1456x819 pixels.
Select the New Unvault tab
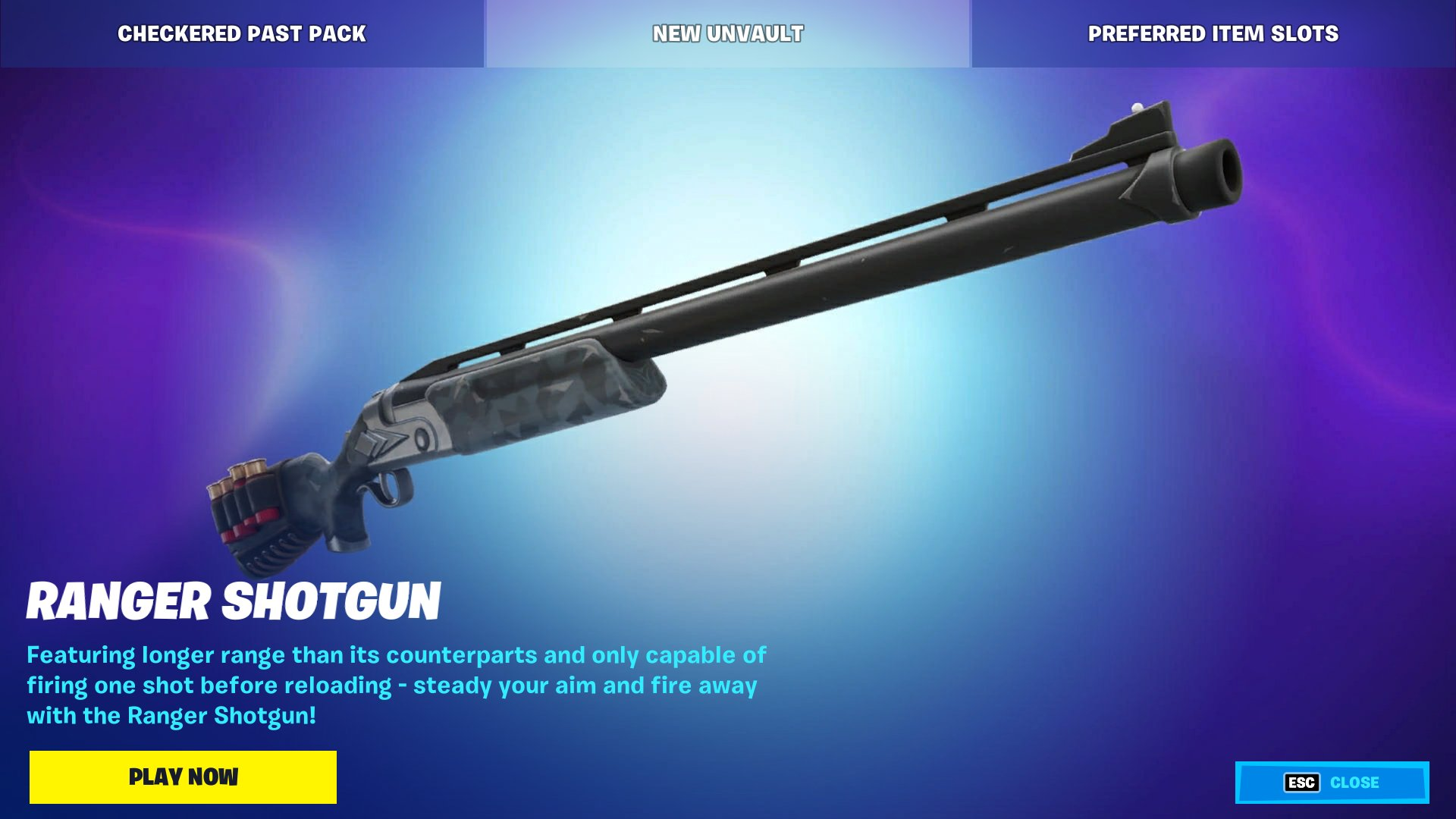click(x=727, y=33)
